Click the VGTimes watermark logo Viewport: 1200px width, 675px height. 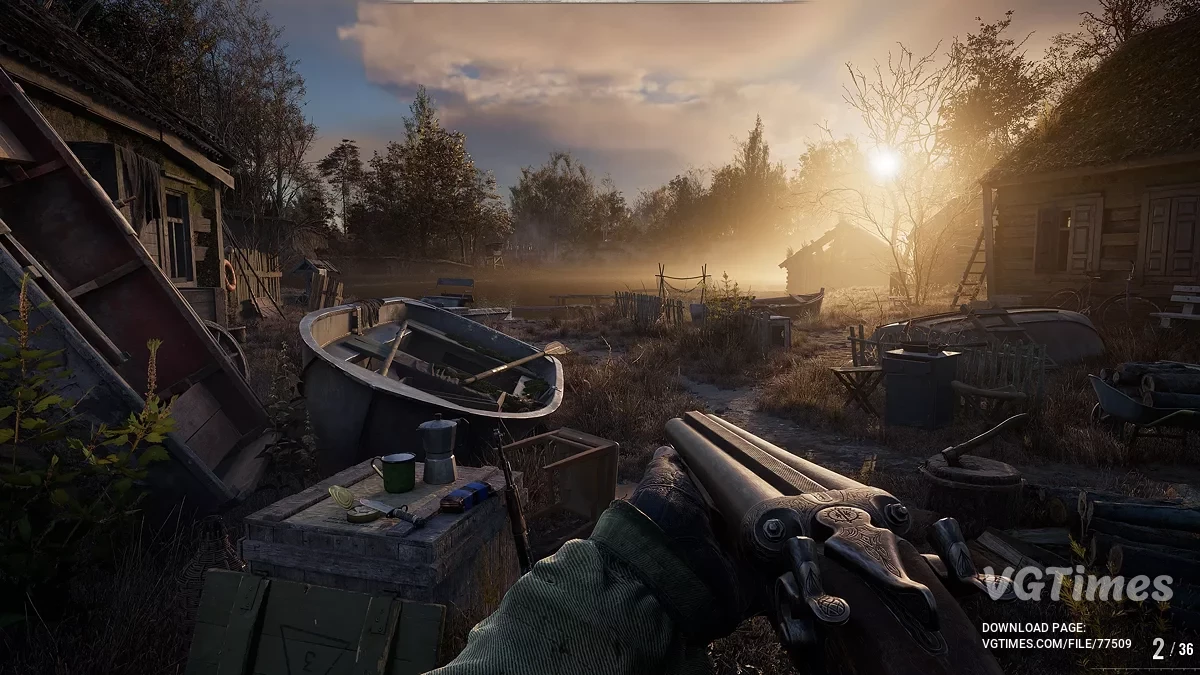[x=1076, y=584]
